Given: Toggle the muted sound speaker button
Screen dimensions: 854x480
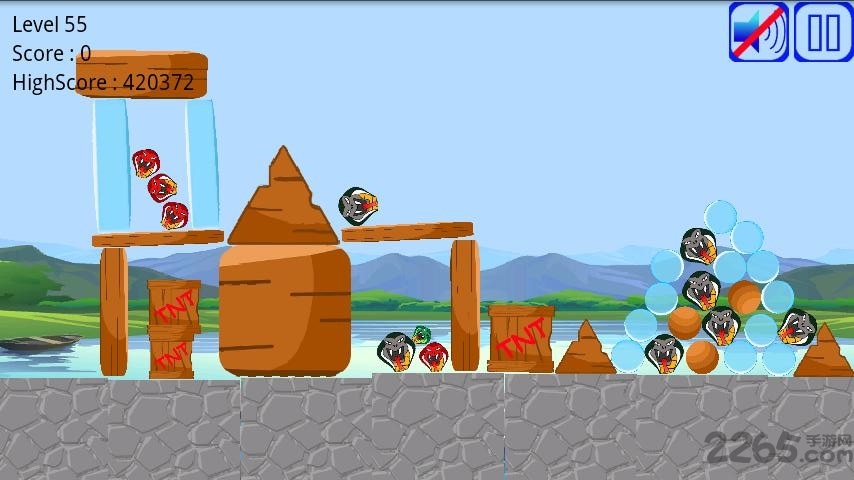Looking at the screenshot, I should coord(759,32).
